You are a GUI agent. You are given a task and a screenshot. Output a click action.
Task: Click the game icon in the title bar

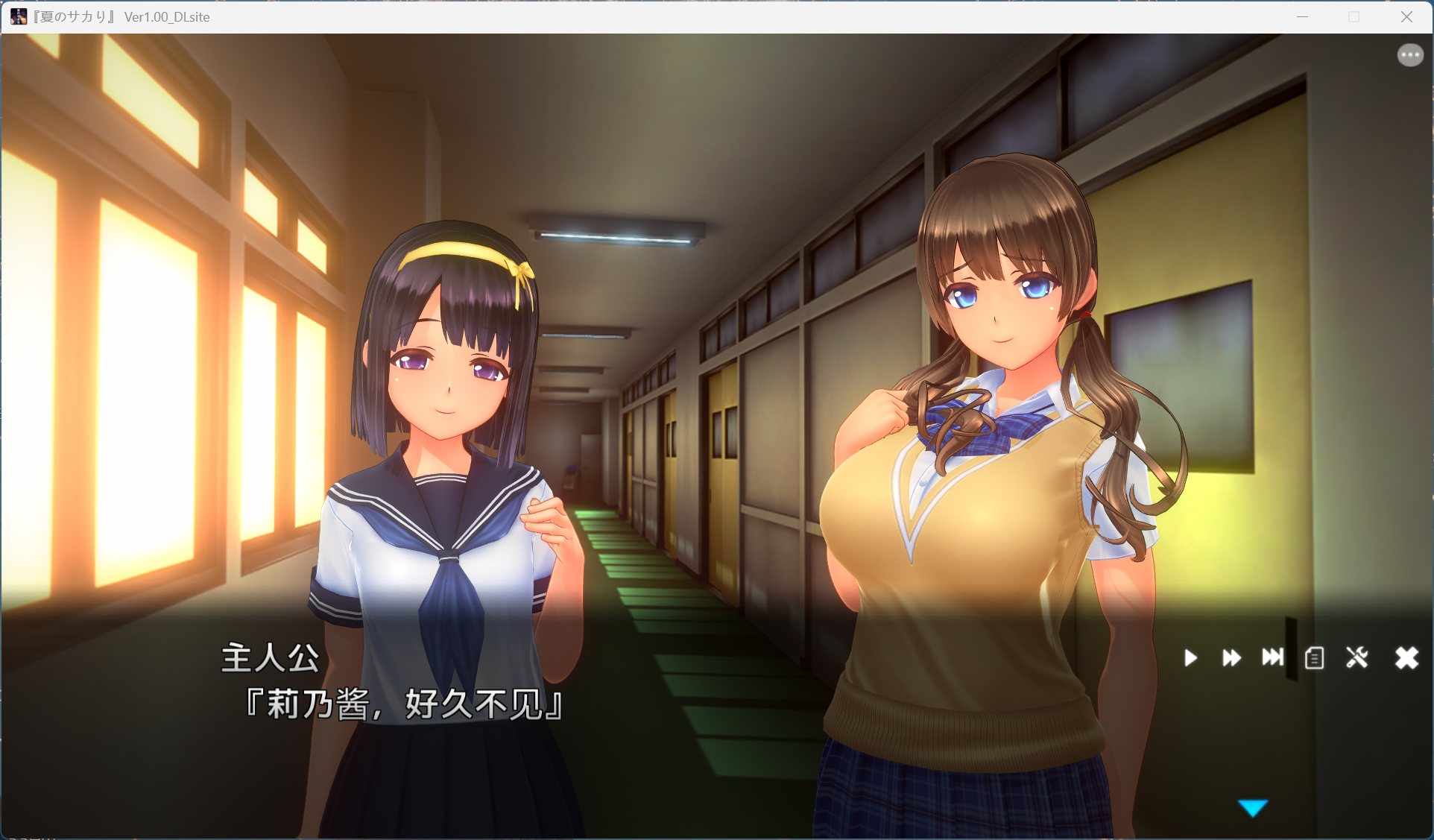tap(18, 16)
